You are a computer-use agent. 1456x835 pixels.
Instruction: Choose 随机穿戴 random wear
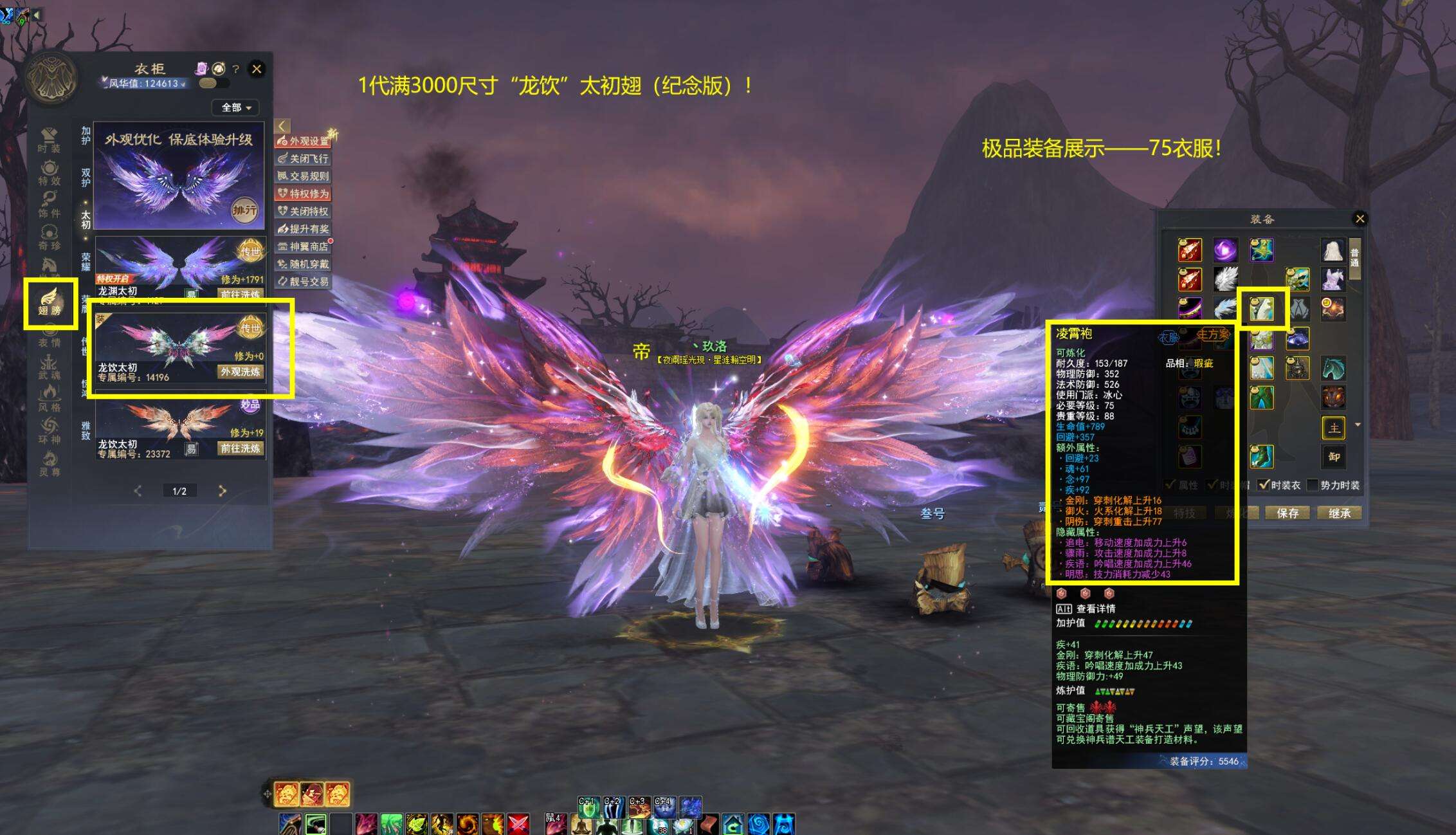pos(304,264)
